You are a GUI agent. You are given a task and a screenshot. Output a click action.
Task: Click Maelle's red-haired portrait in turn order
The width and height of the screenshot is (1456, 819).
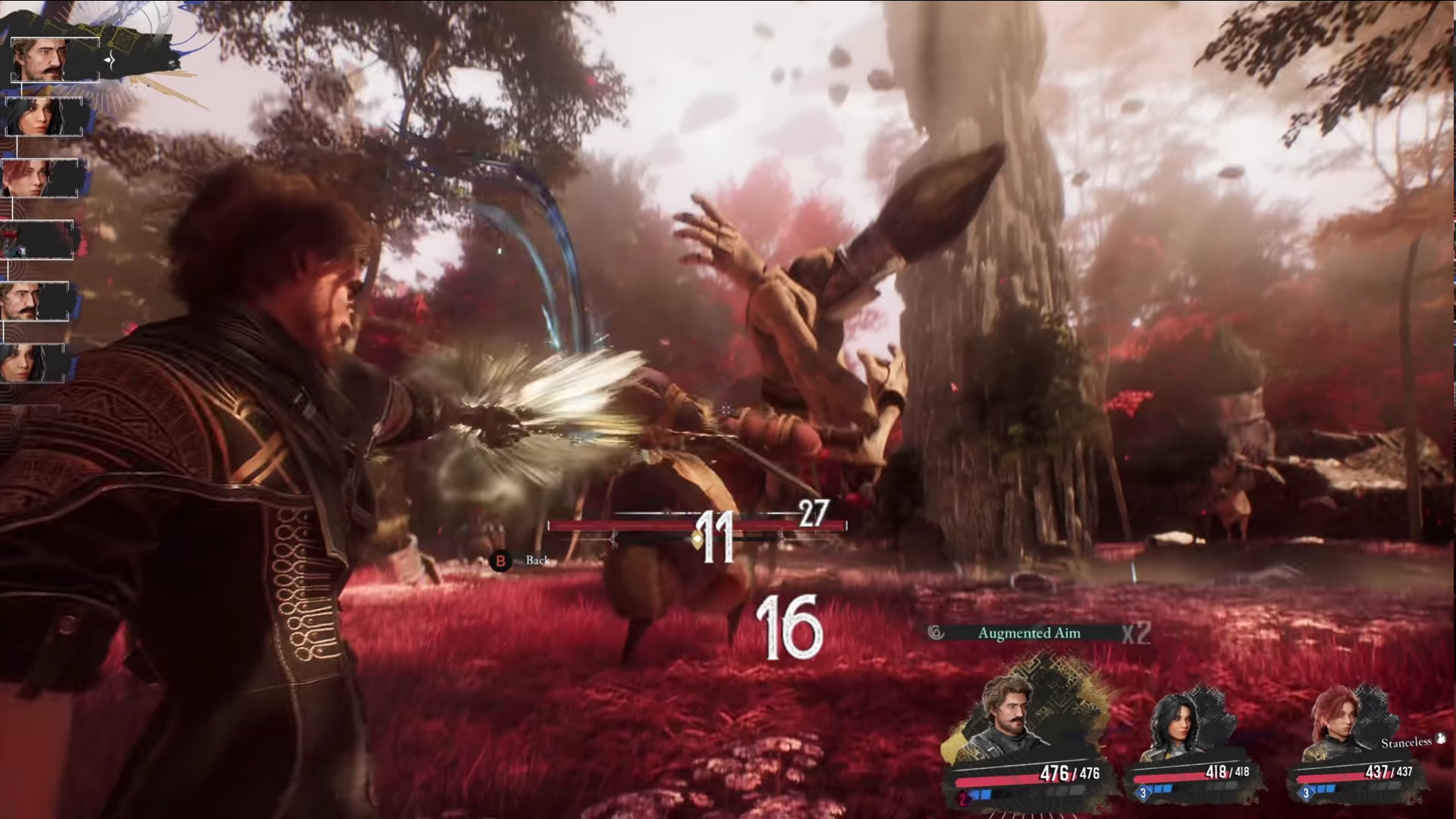click(x=39, y=179)
